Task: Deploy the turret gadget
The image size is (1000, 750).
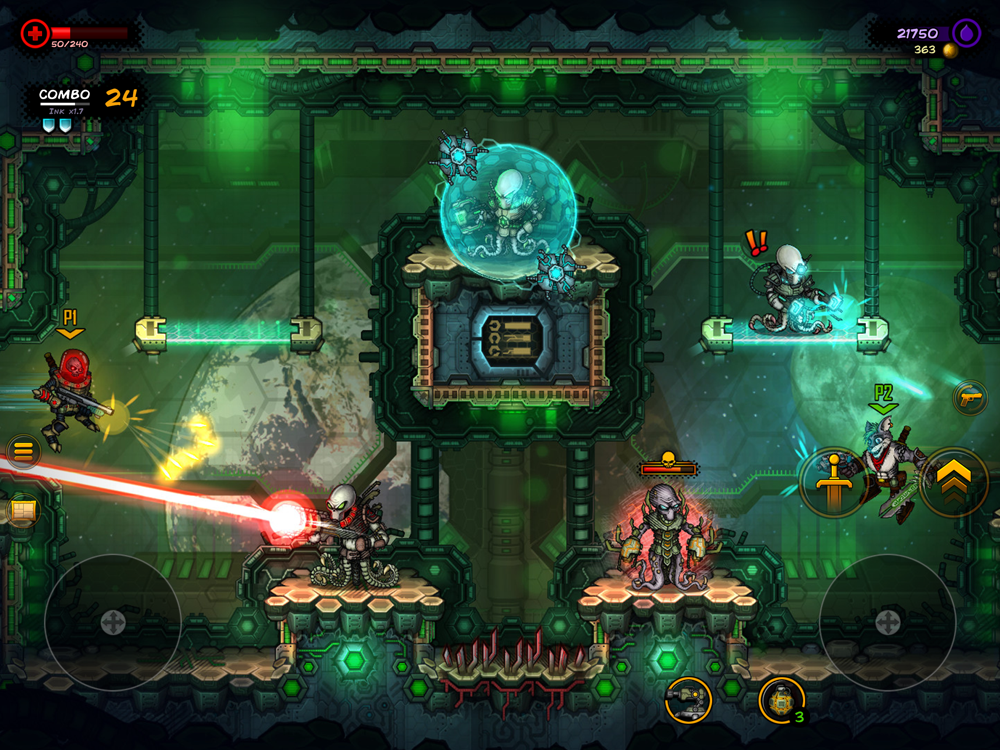Action: pos(688,699)
